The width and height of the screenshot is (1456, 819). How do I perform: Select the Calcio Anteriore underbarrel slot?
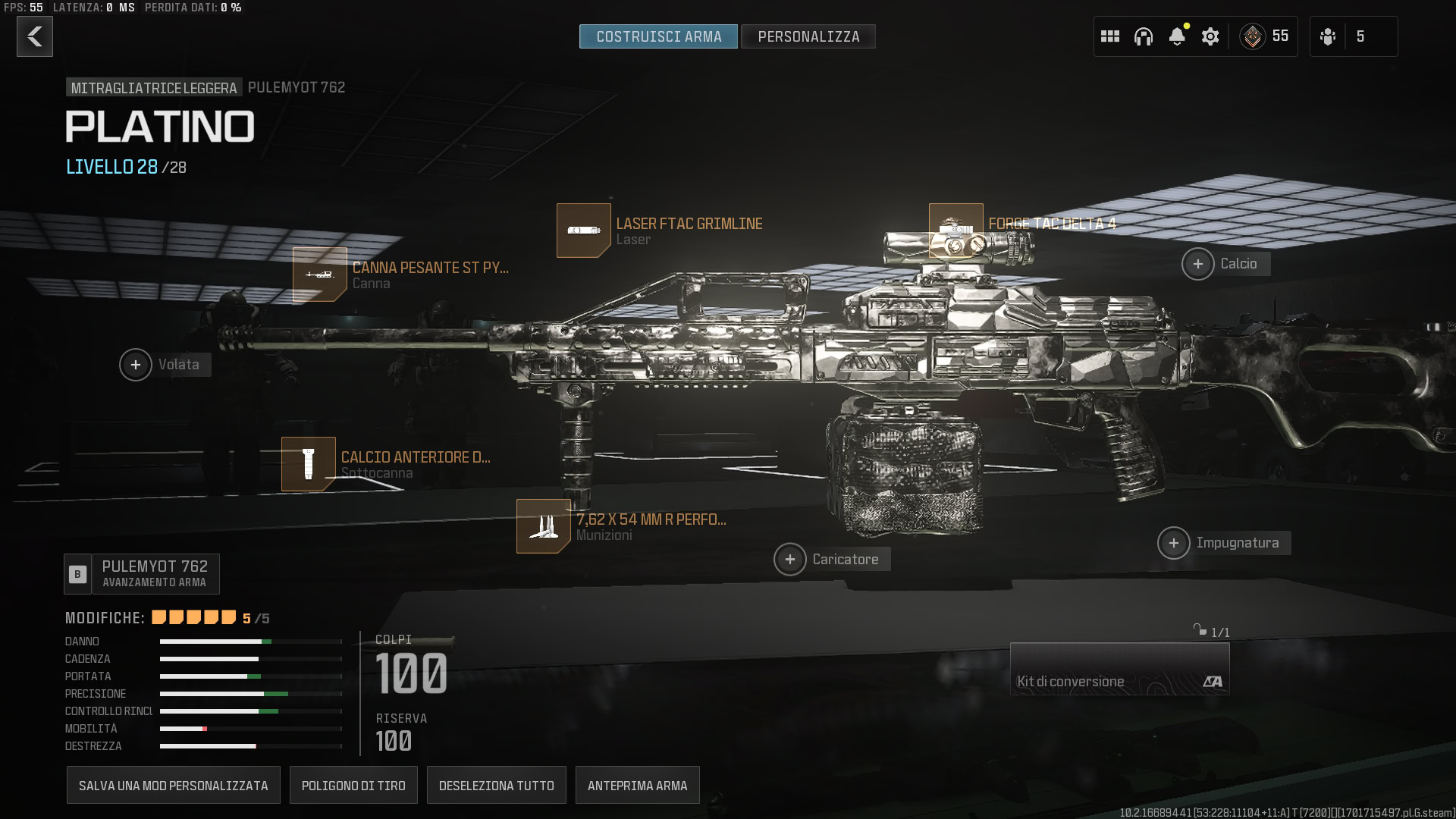(309, 464)
